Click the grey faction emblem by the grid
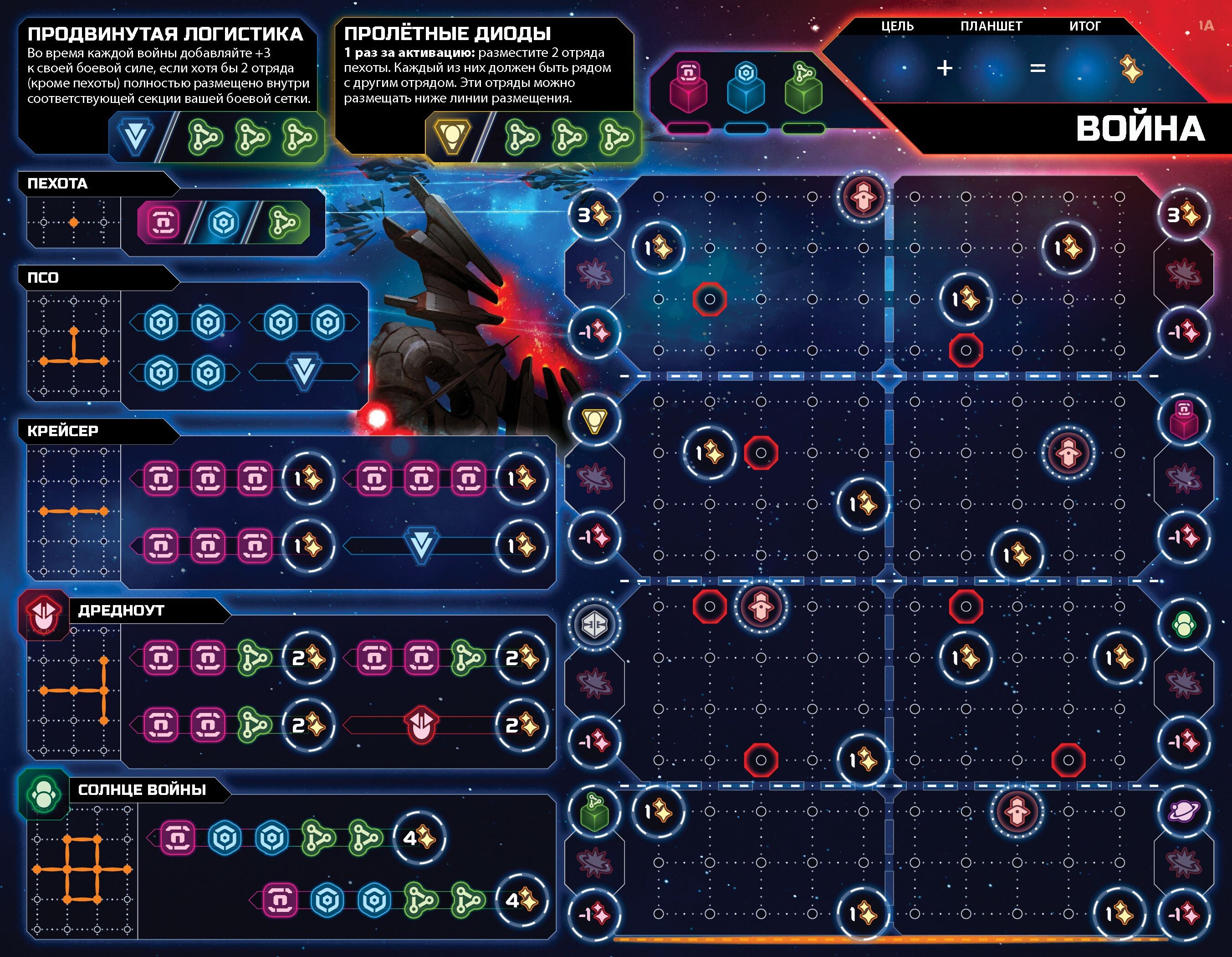This screenshot has height=957, width=1232. (x=593, y=624)
